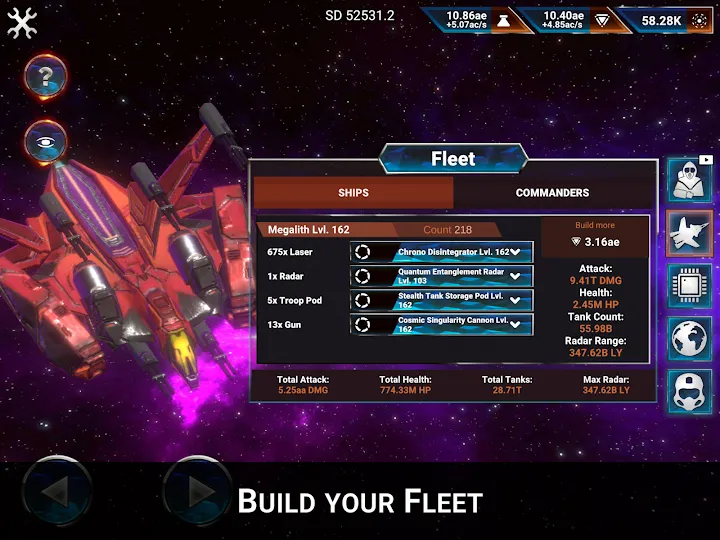Screen dimensions: 720x540
Task: Open the wrench and screwdriver settings
Action: click(22, 22)
